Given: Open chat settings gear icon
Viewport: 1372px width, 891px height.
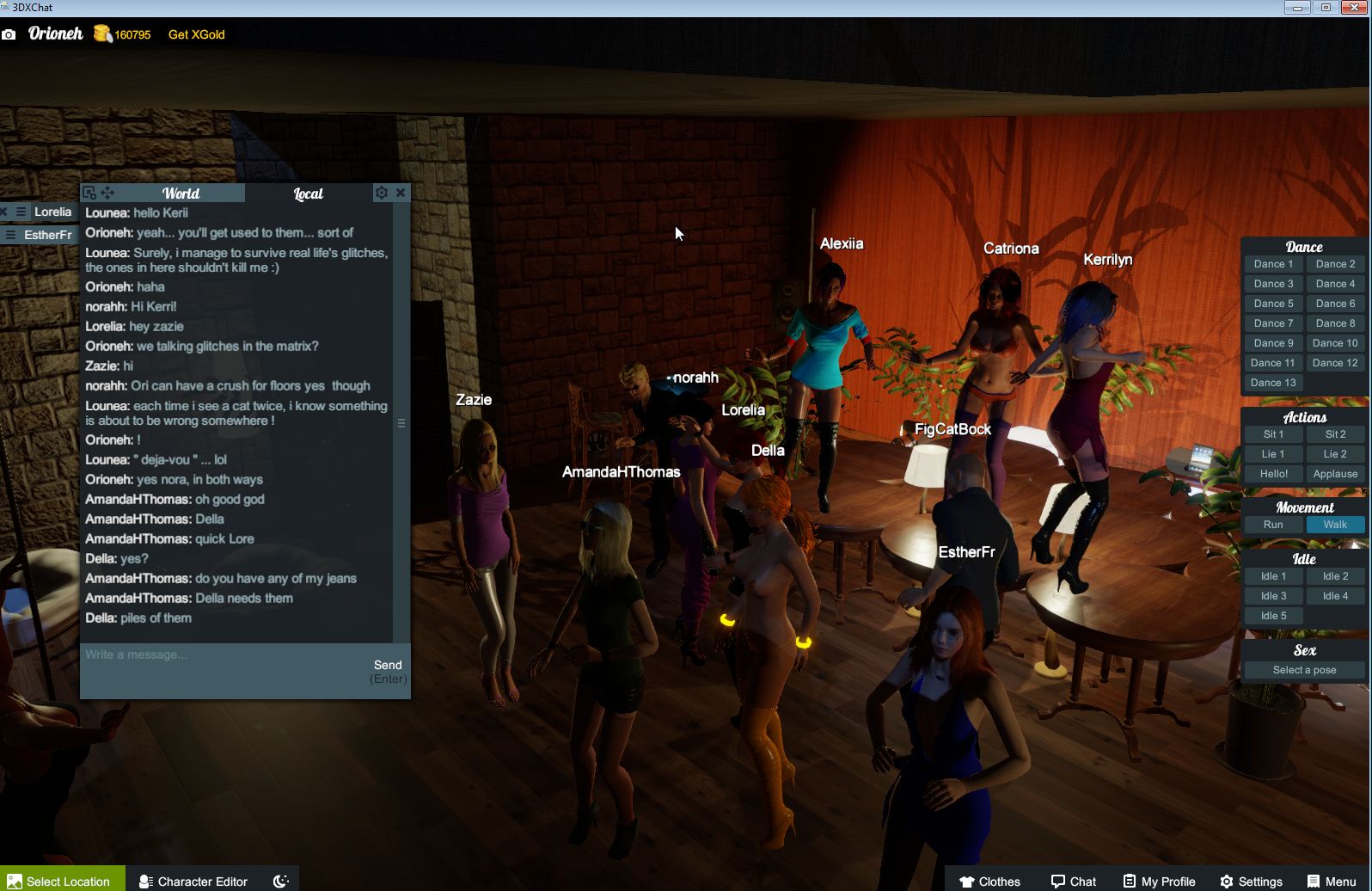Looking at the screenshot, I should click(382, 193).
